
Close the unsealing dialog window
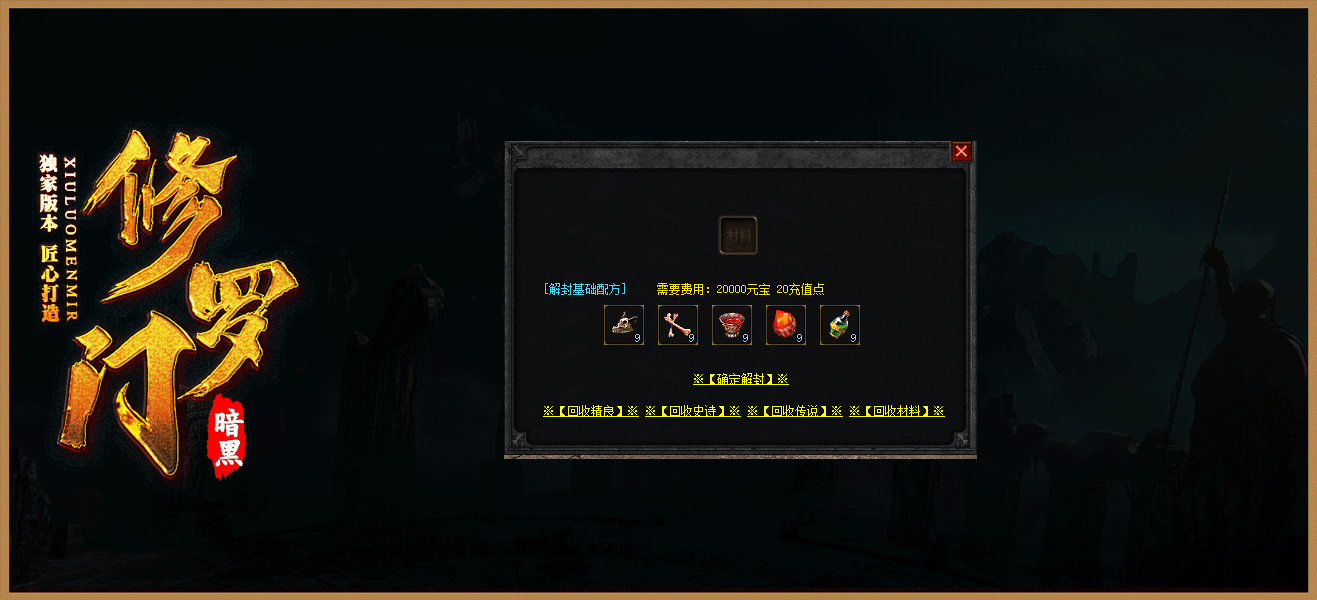[961, 151]
